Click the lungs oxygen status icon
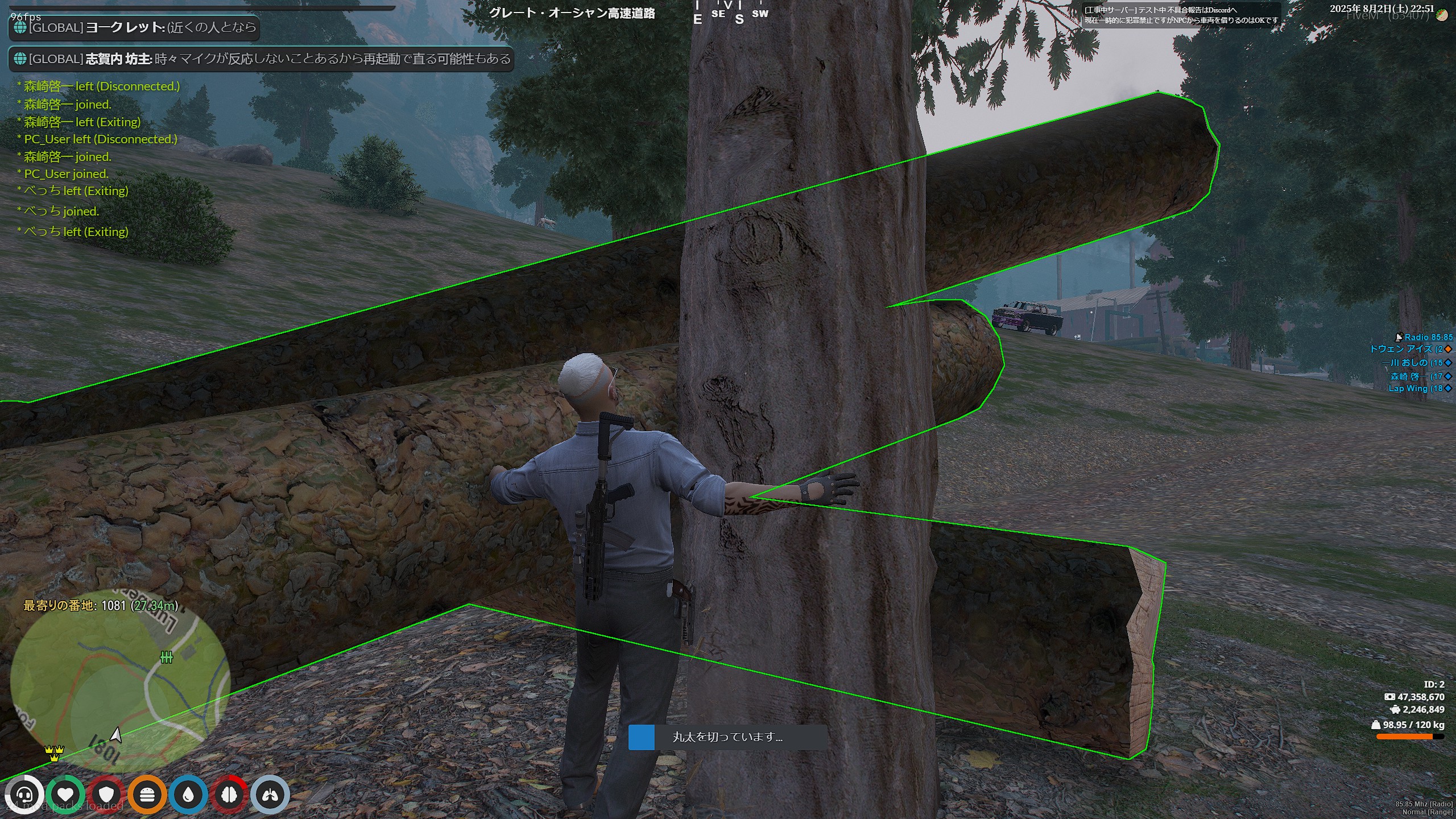1456x819 pixels. tap(270, 795)
